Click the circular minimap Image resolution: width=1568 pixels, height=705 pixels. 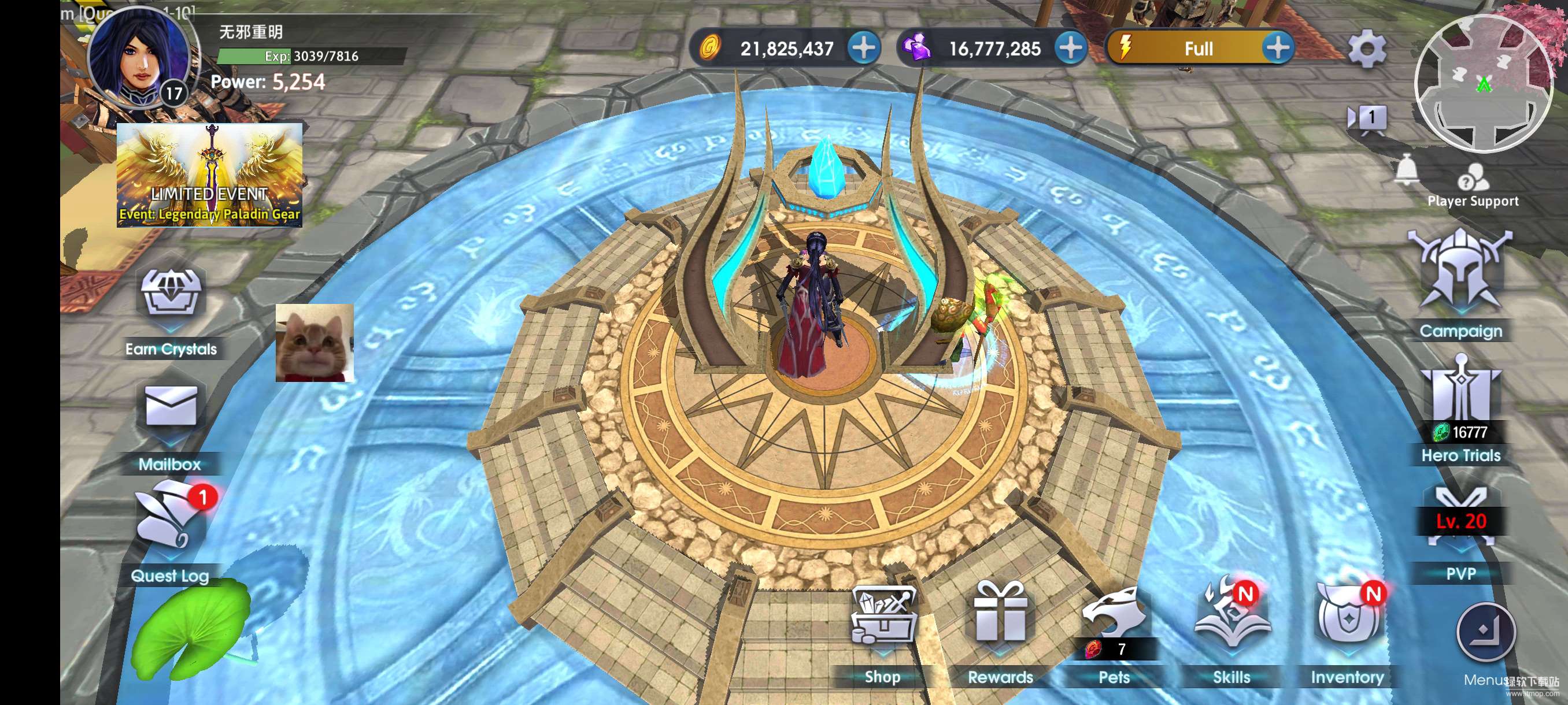click(x=1484, y=83)
